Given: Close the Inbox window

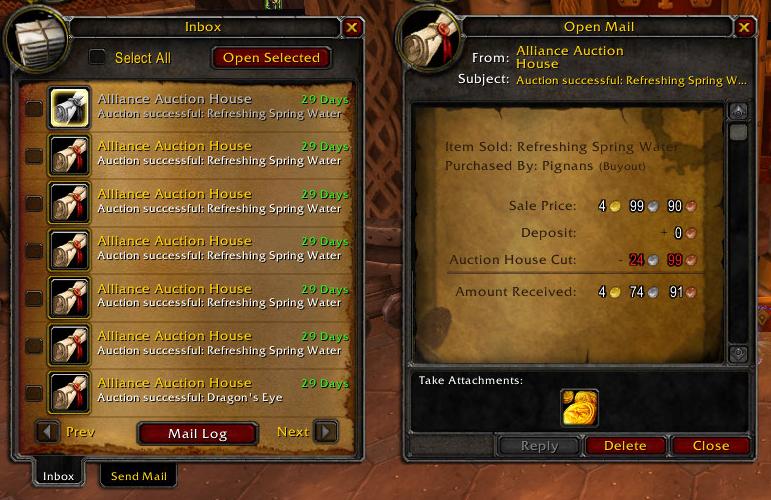Looking at the screenshot, I should (x=352, y=28).
